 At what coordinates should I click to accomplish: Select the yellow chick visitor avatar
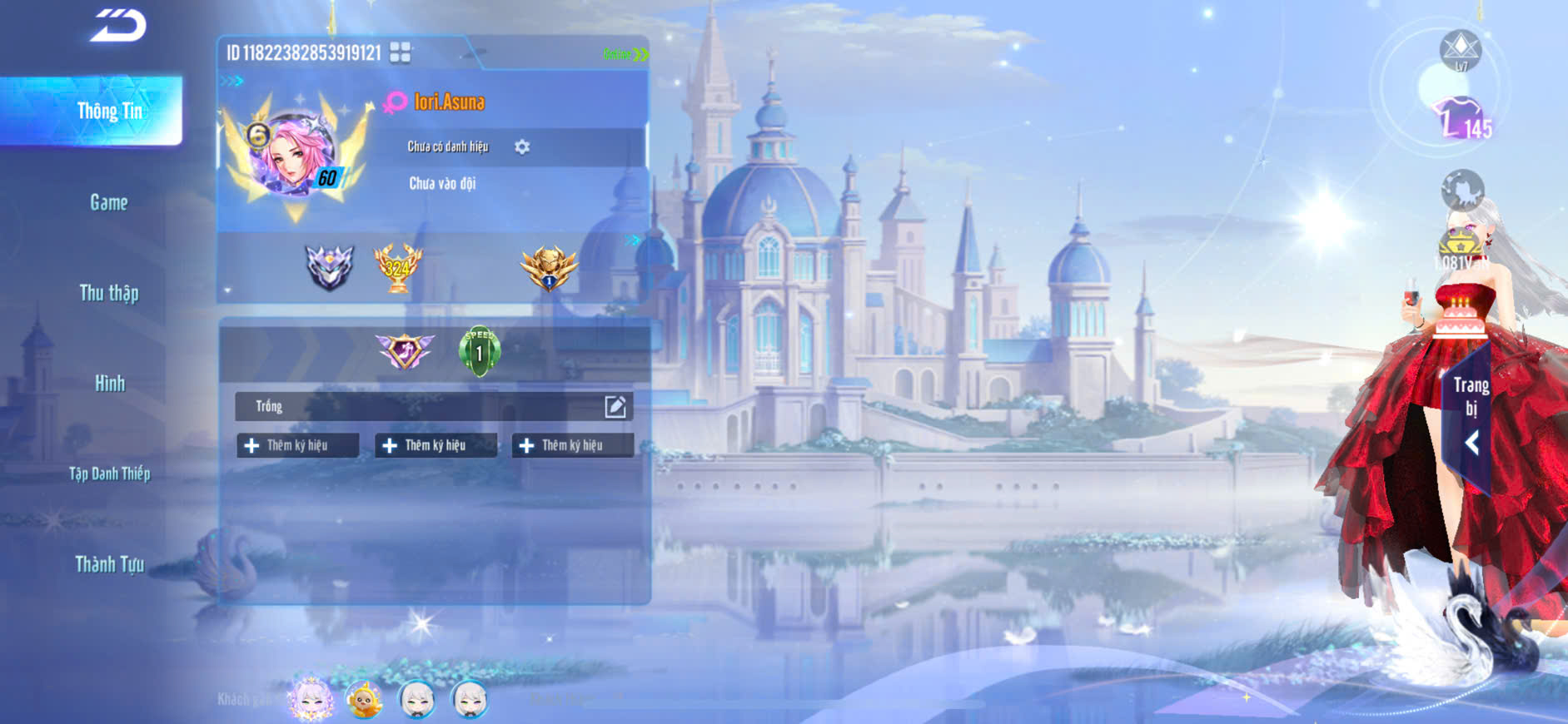pyautogui.click(x=364, y=701)
